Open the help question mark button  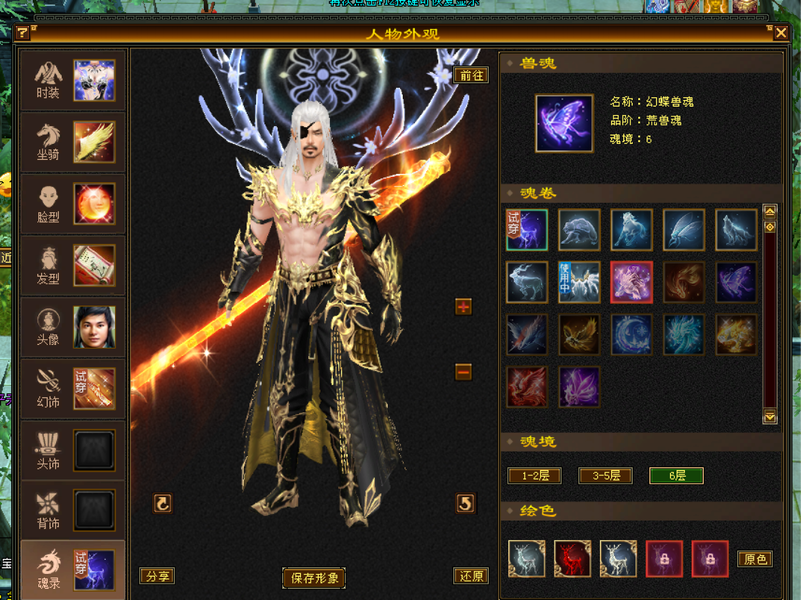click(22, 33)
